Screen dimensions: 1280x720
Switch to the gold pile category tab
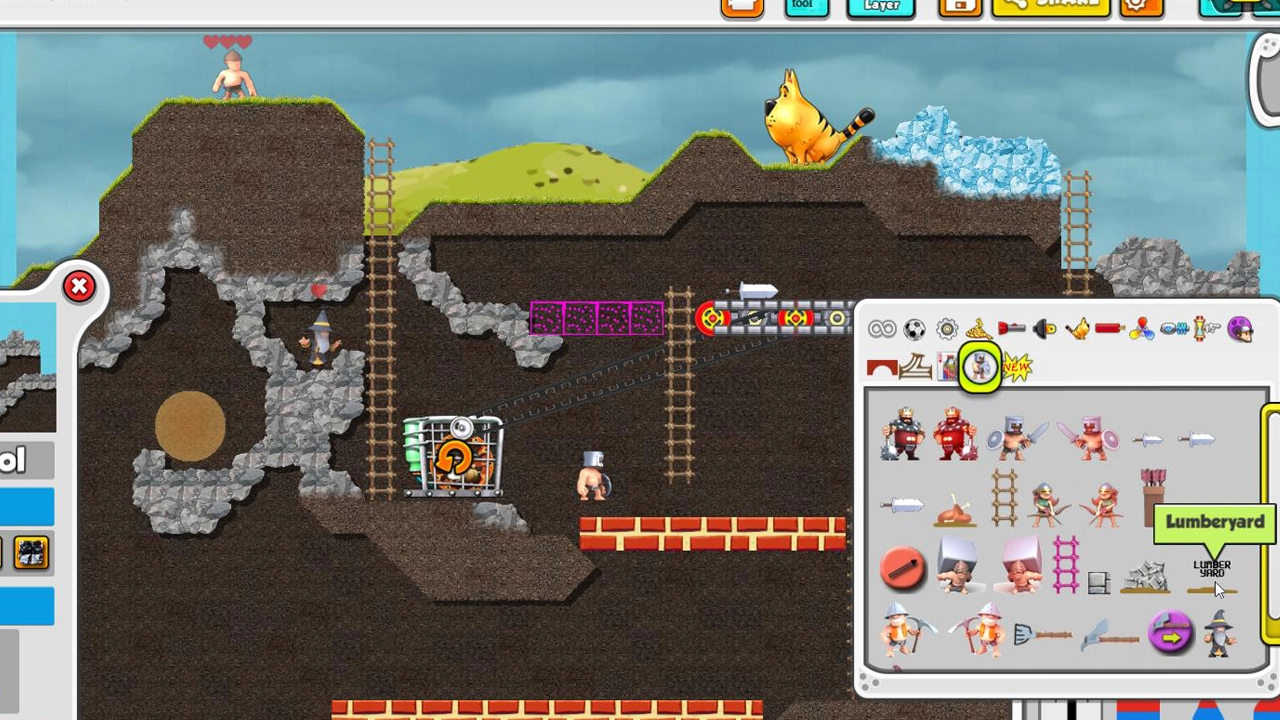978,329
